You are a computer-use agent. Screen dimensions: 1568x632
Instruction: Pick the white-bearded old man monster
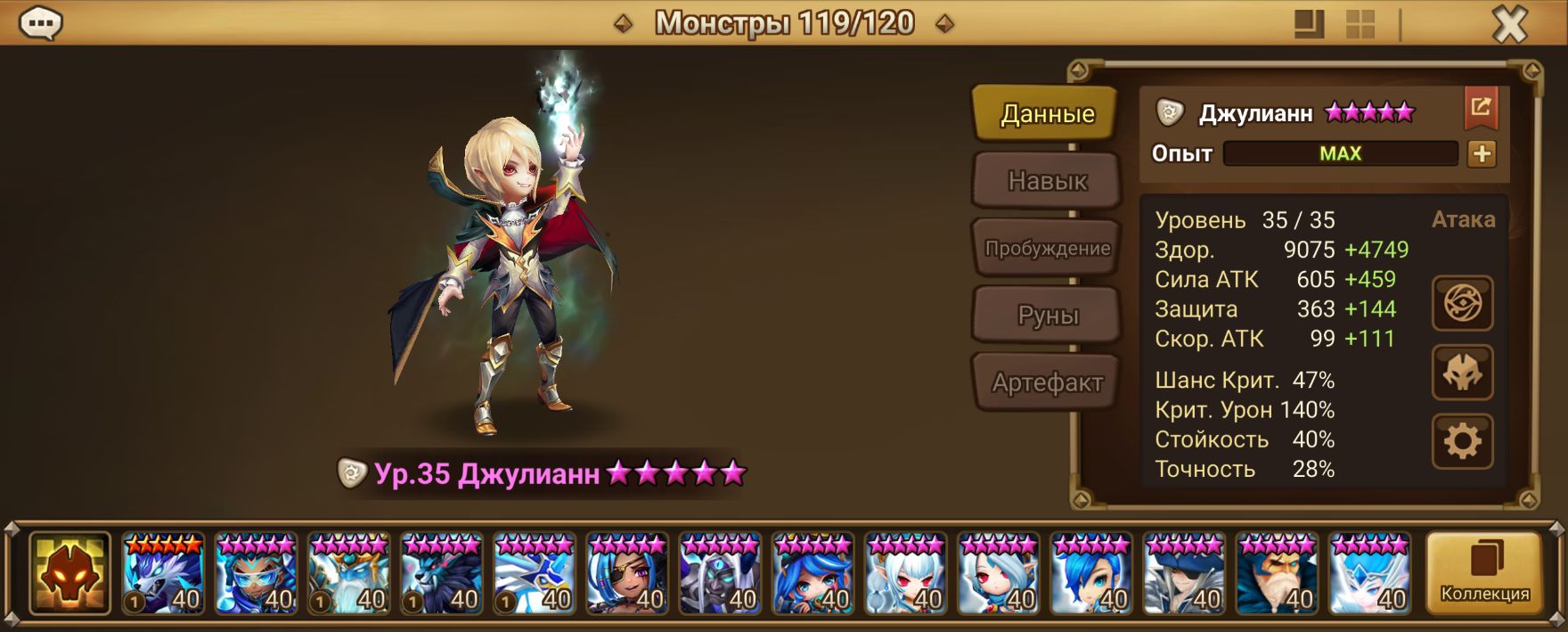coord(1277,573)
